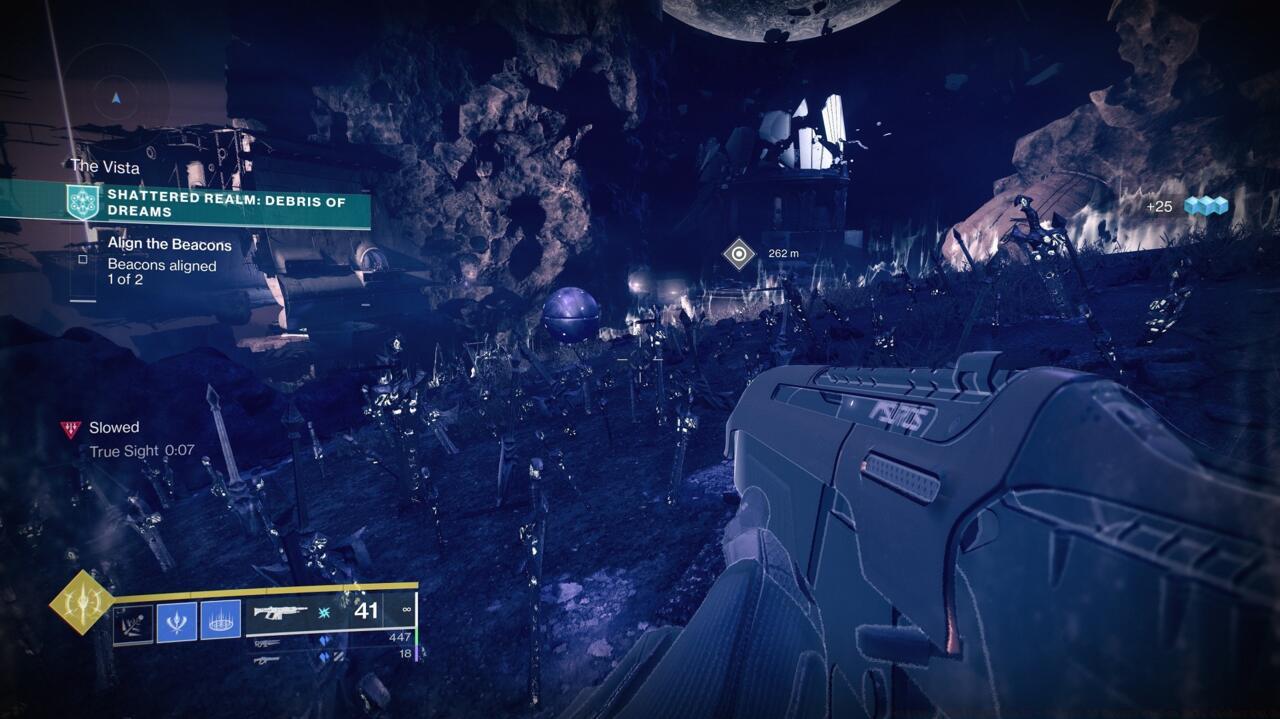This screenshot has width=1280, height=719.
Task: Use the blue melee ability icon
Action: click(176, 621)
